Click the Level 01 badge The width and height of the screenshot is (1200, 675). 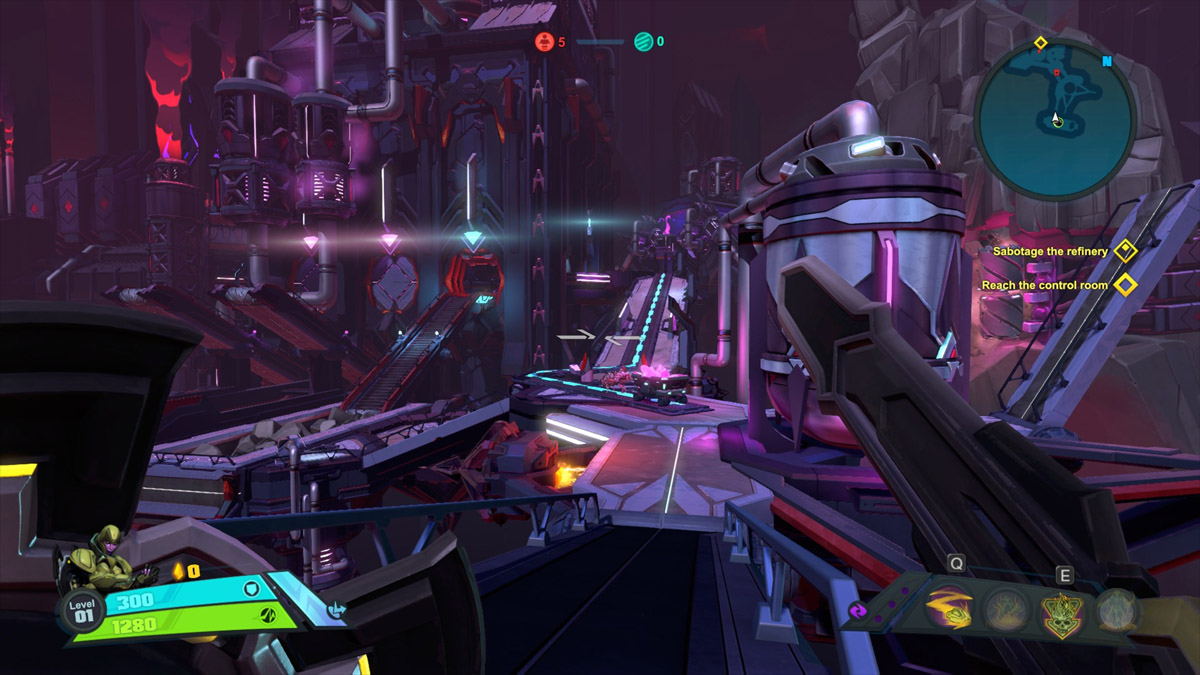tap(81, 610)
